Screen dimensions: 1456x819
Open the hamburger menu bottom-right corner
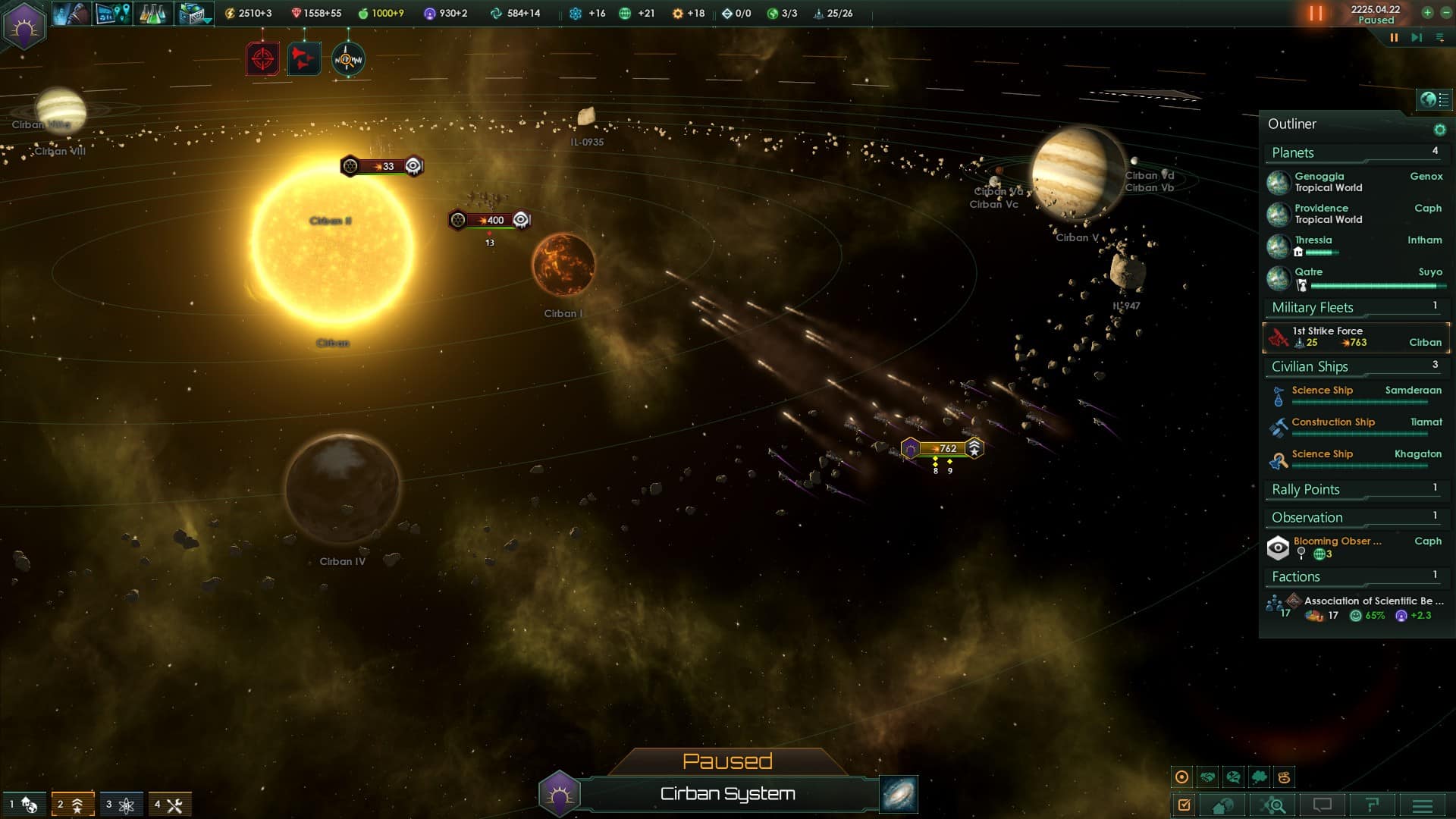(1423, 805)
